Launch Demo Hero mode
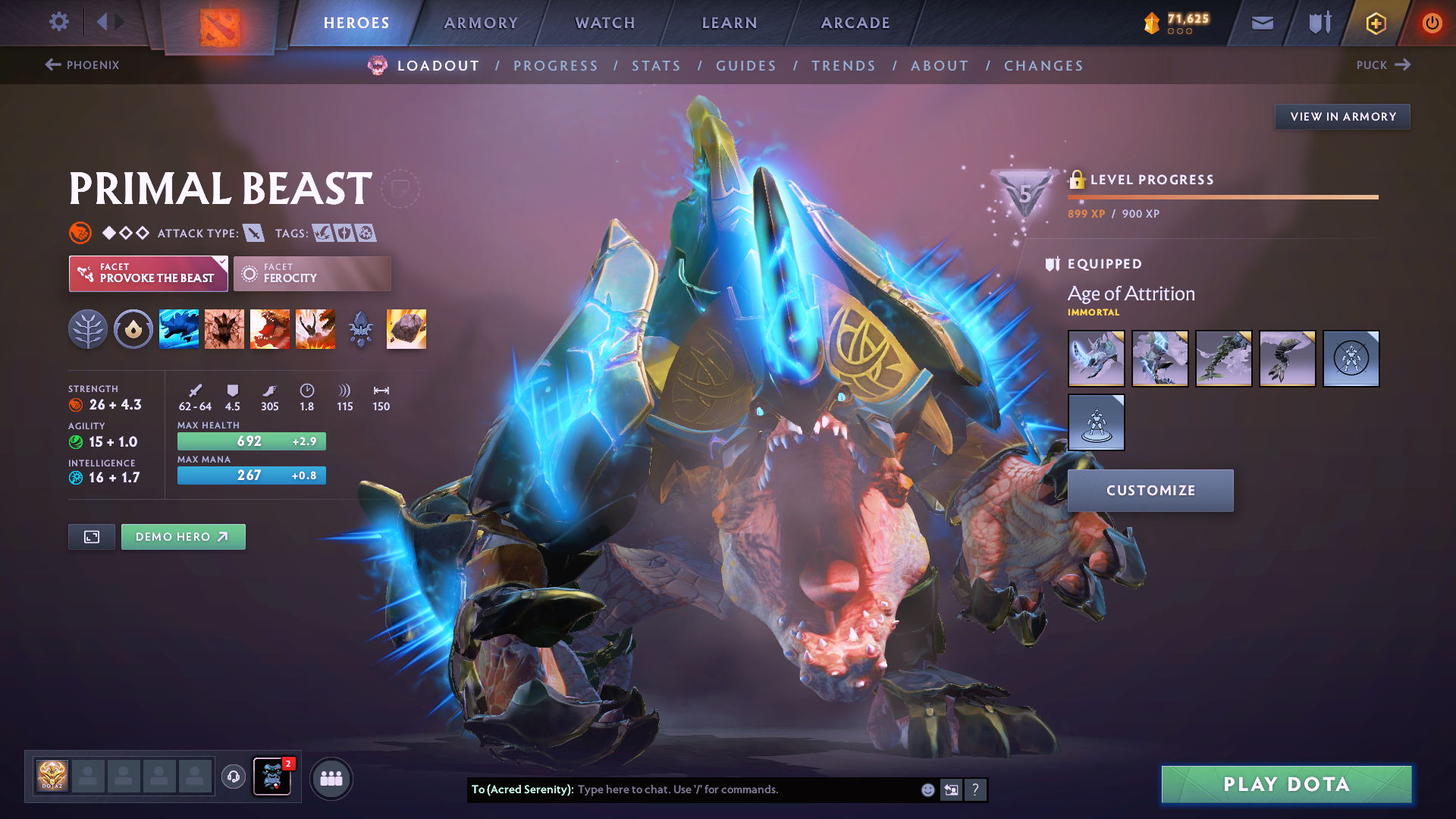Viewport: 1456px width, 819px height. pos(183,537)
